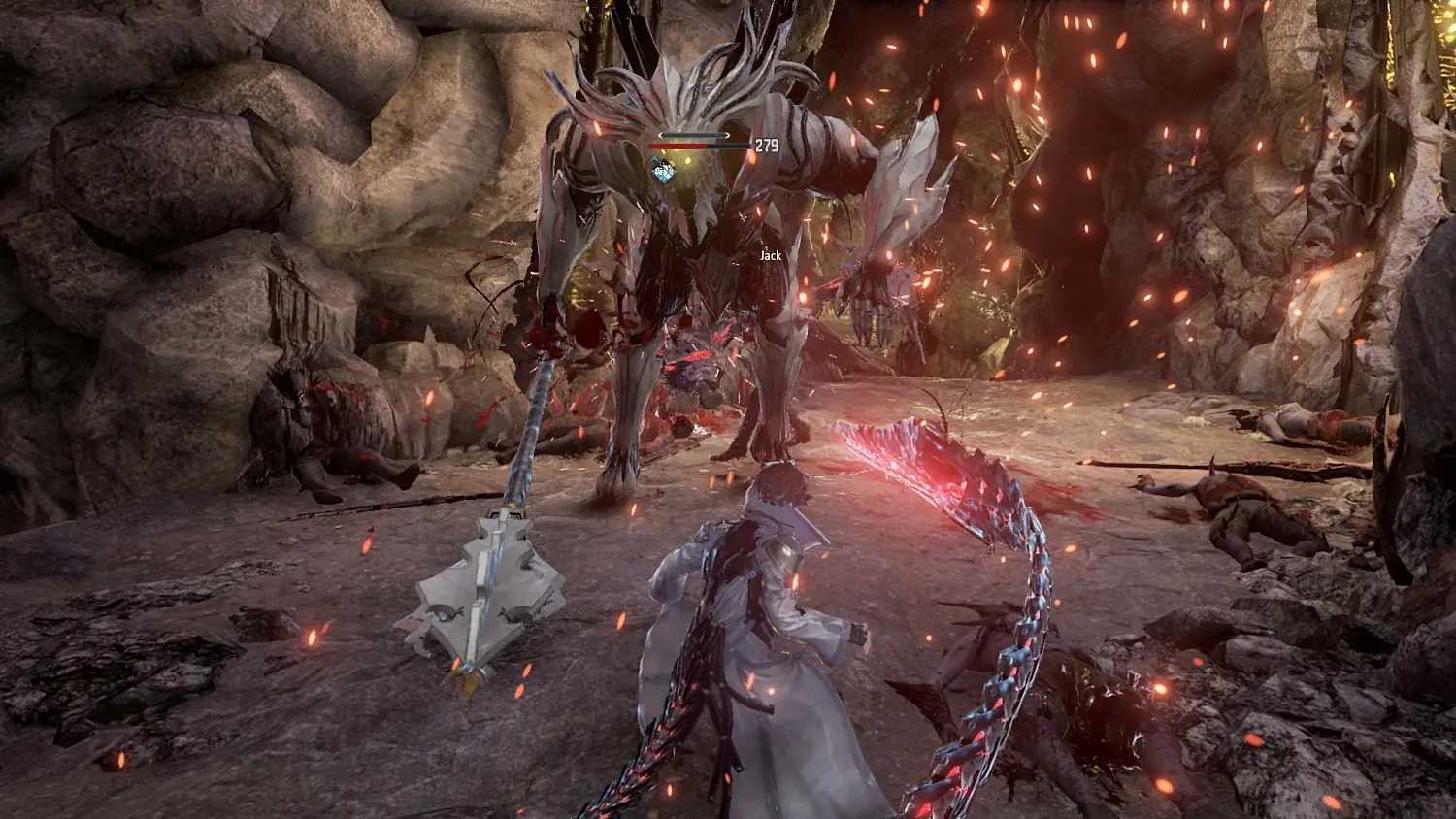The width and height of the screenshot is (1456, 819).
Task: Expand the enemy stagger meter above the health bar
Action: point(694,135)
